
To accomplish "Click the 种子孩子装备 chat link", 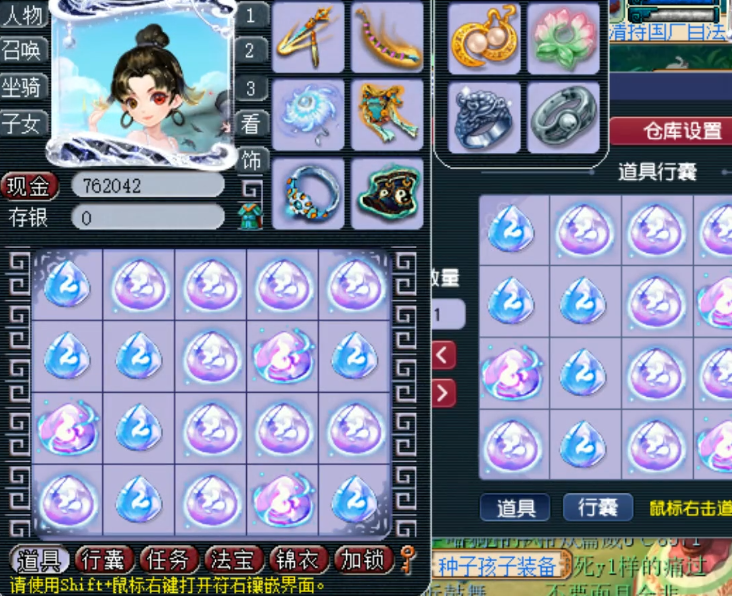I will pos(497,567).
